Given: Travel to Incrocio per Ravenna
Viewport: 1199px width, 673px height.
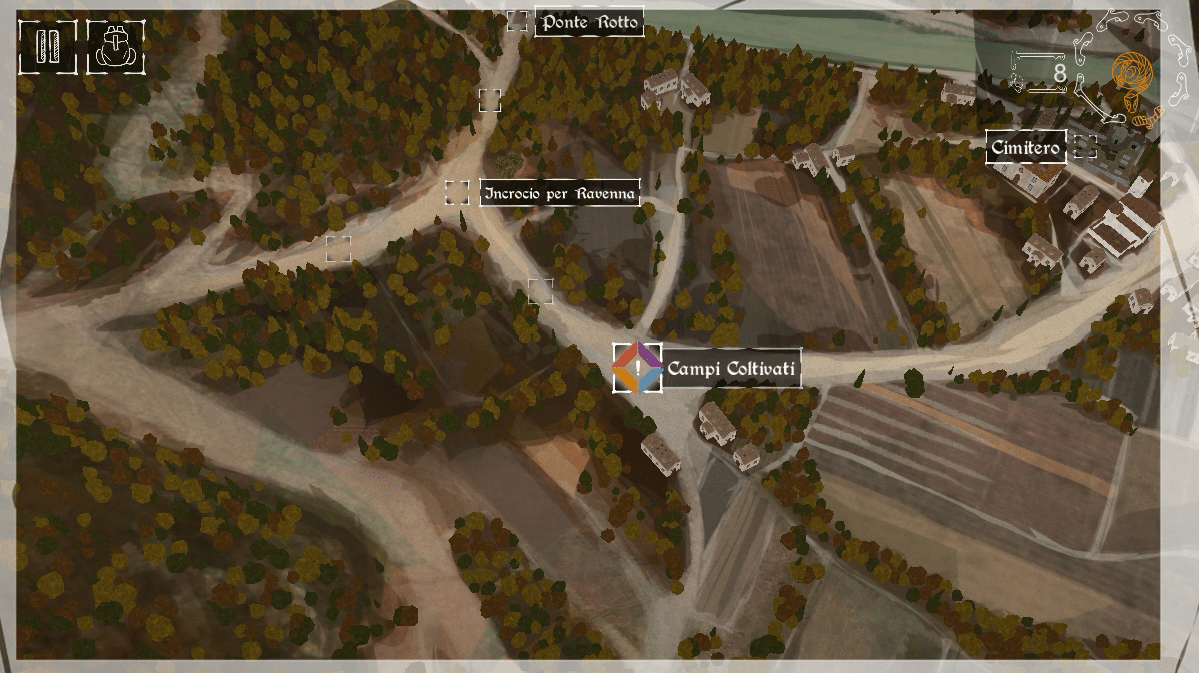Looking at the screenshot, I should [559, 193].
